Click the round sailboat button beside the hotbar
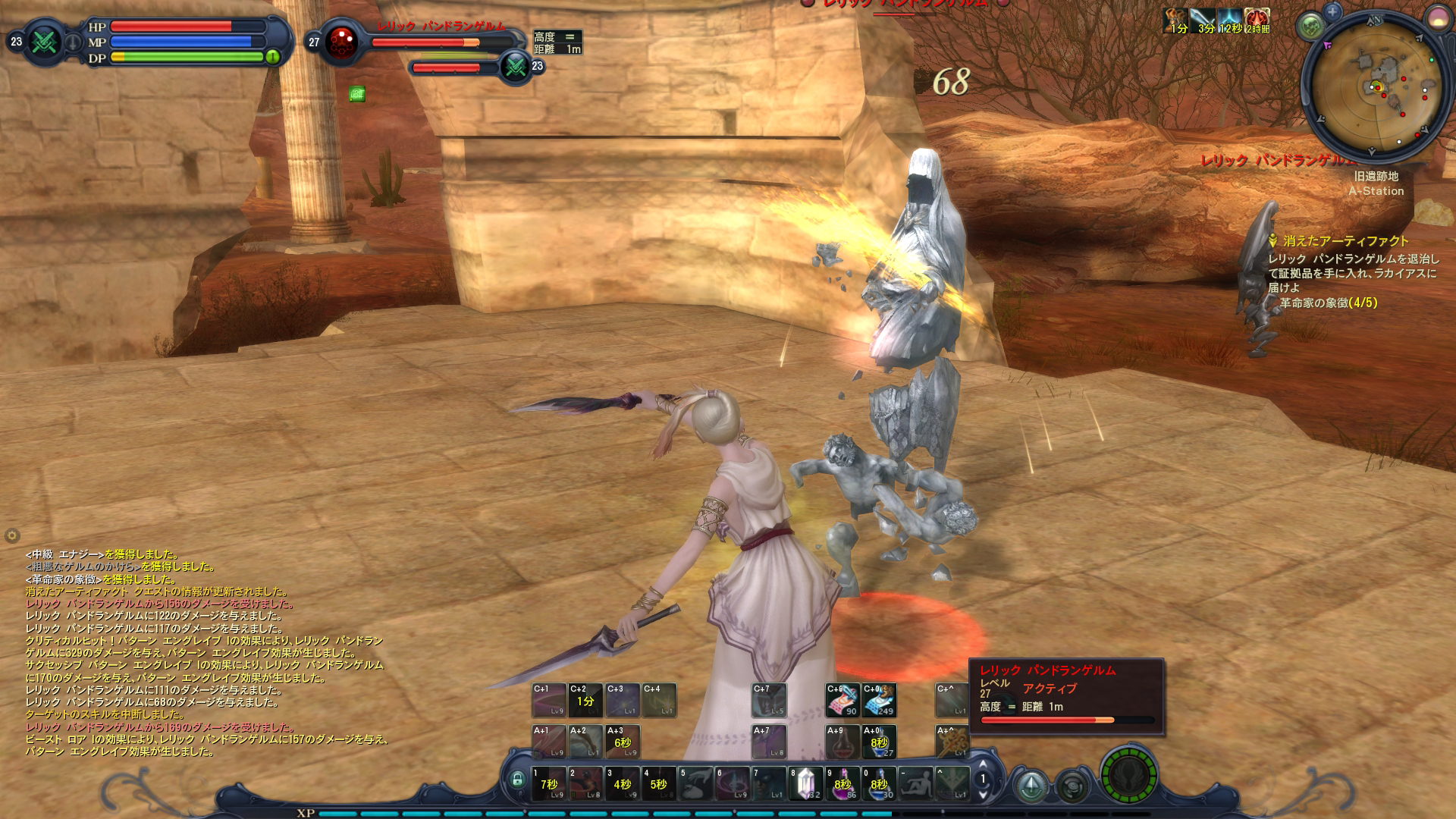This screenshot has height=819, width=1456. click(x=1031, y=786)
